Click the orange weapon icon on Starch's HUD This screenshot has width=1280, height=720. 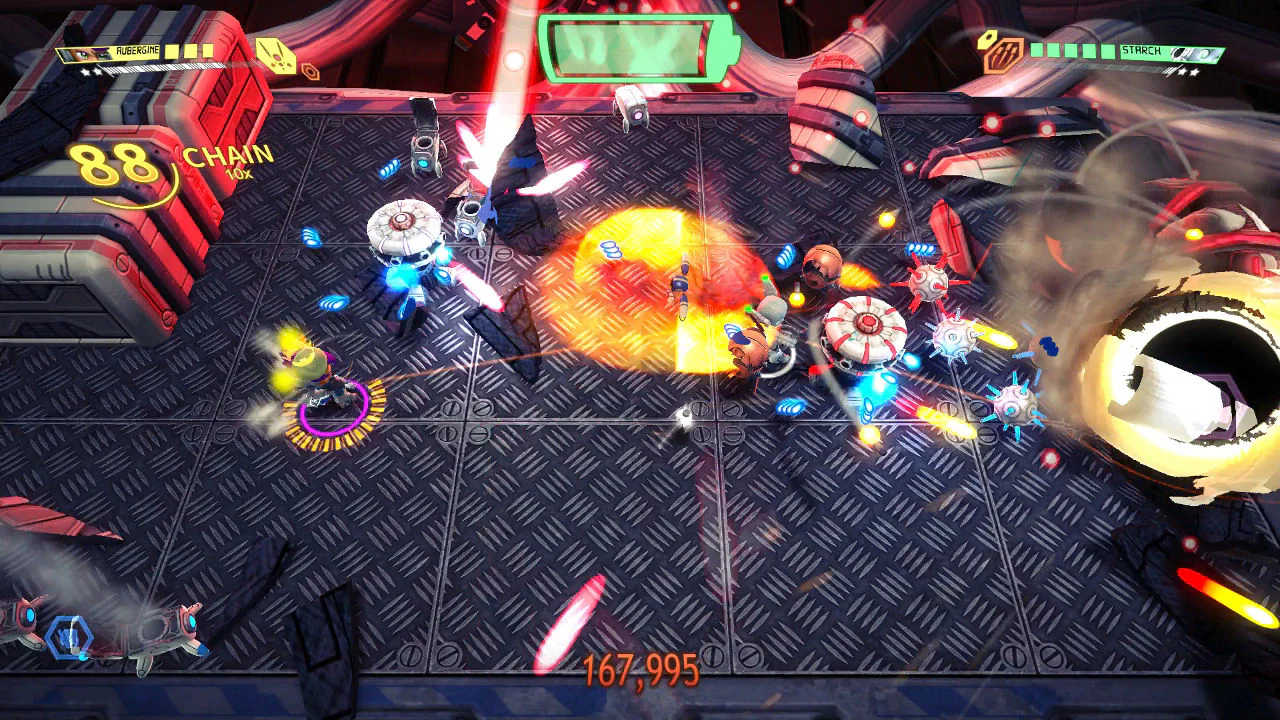1004,54
